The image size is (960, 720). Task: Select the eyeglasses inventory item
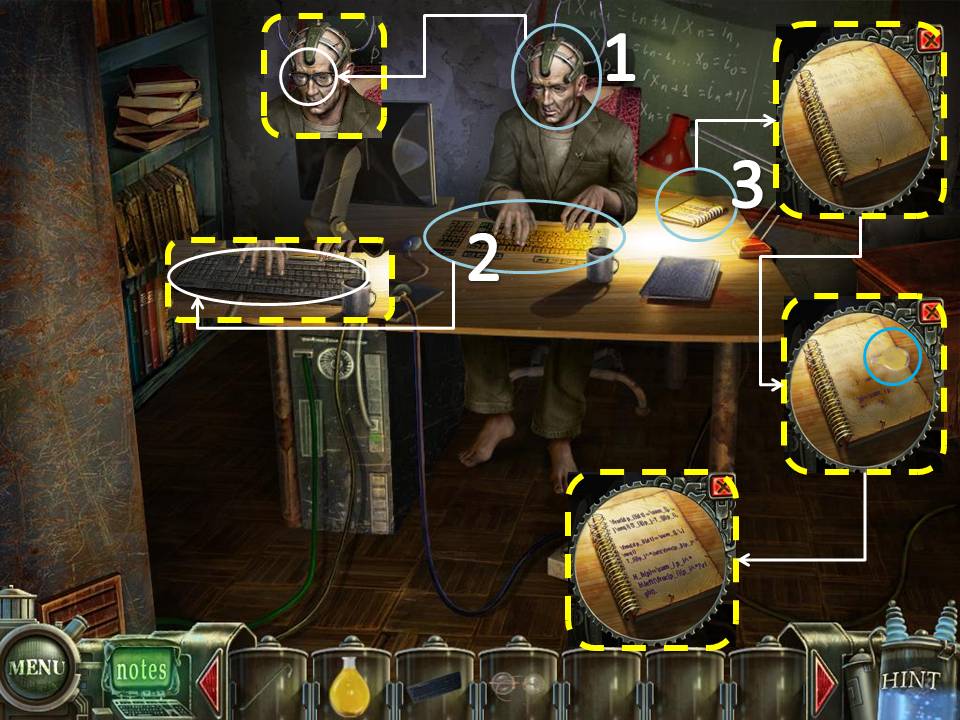(x=518, y=685)
